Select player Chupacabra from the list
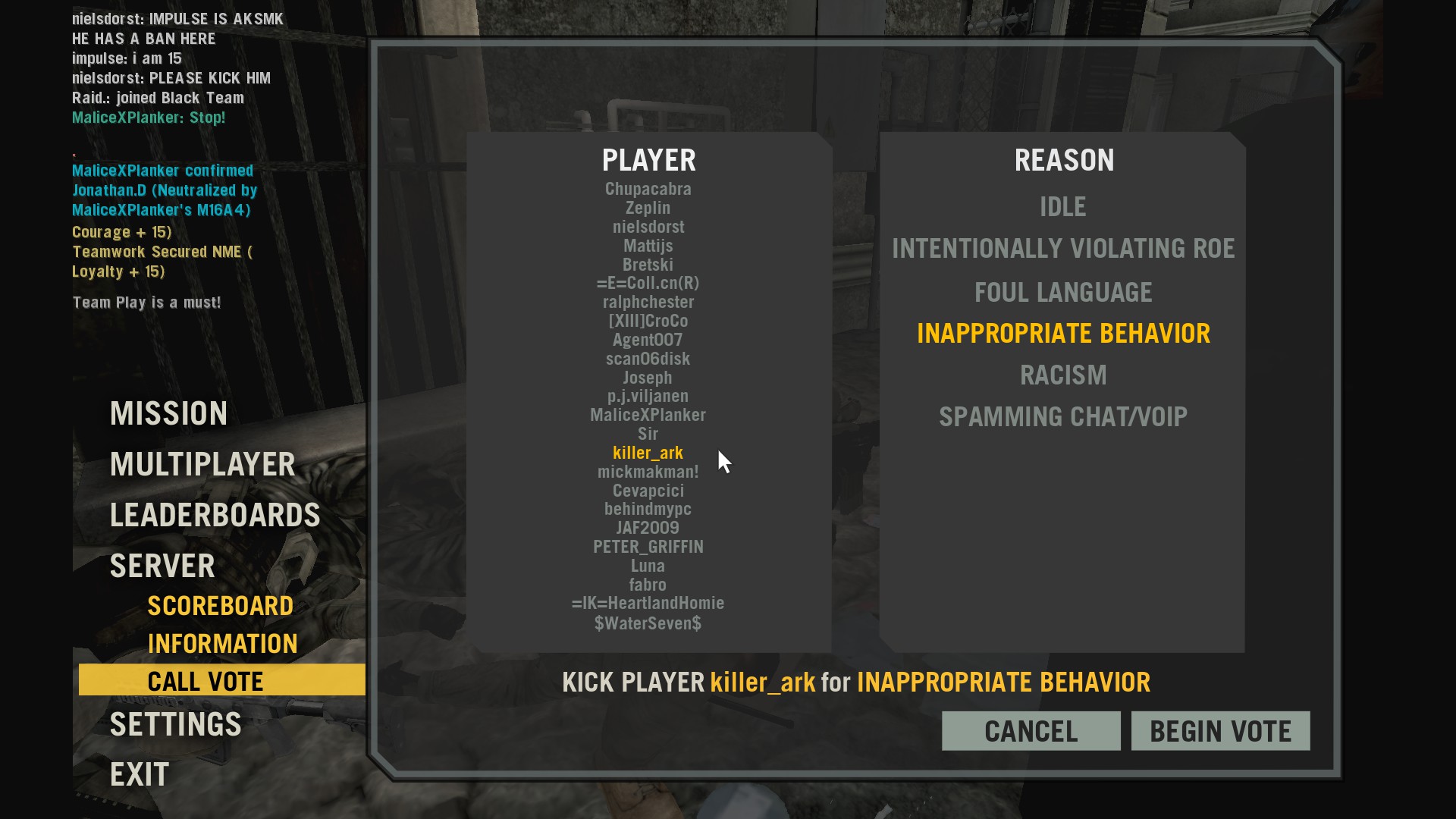Viewport: 1456px width, 819px height. [648, 189]
